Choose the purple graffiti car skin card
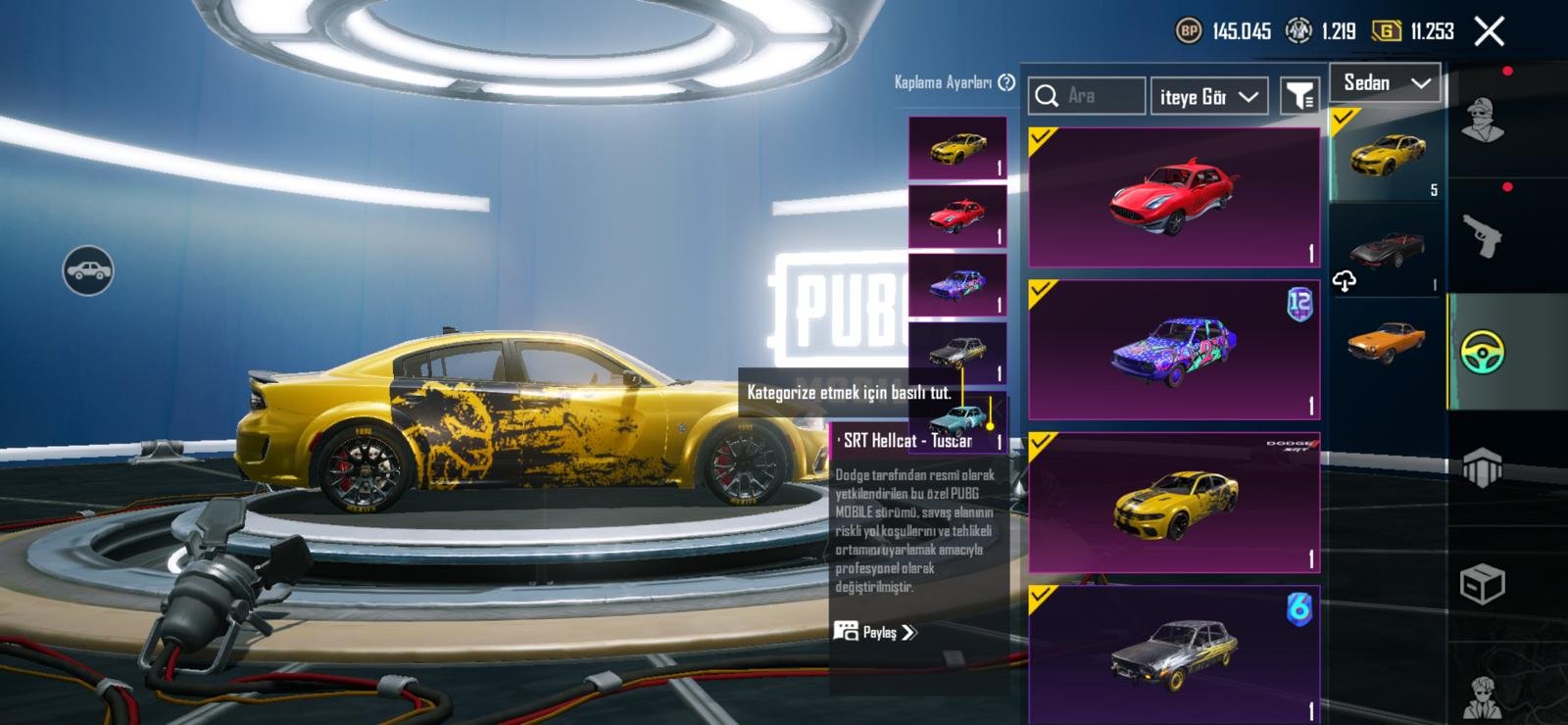This screenshot has width=1568, height=725. (1174, 350)
